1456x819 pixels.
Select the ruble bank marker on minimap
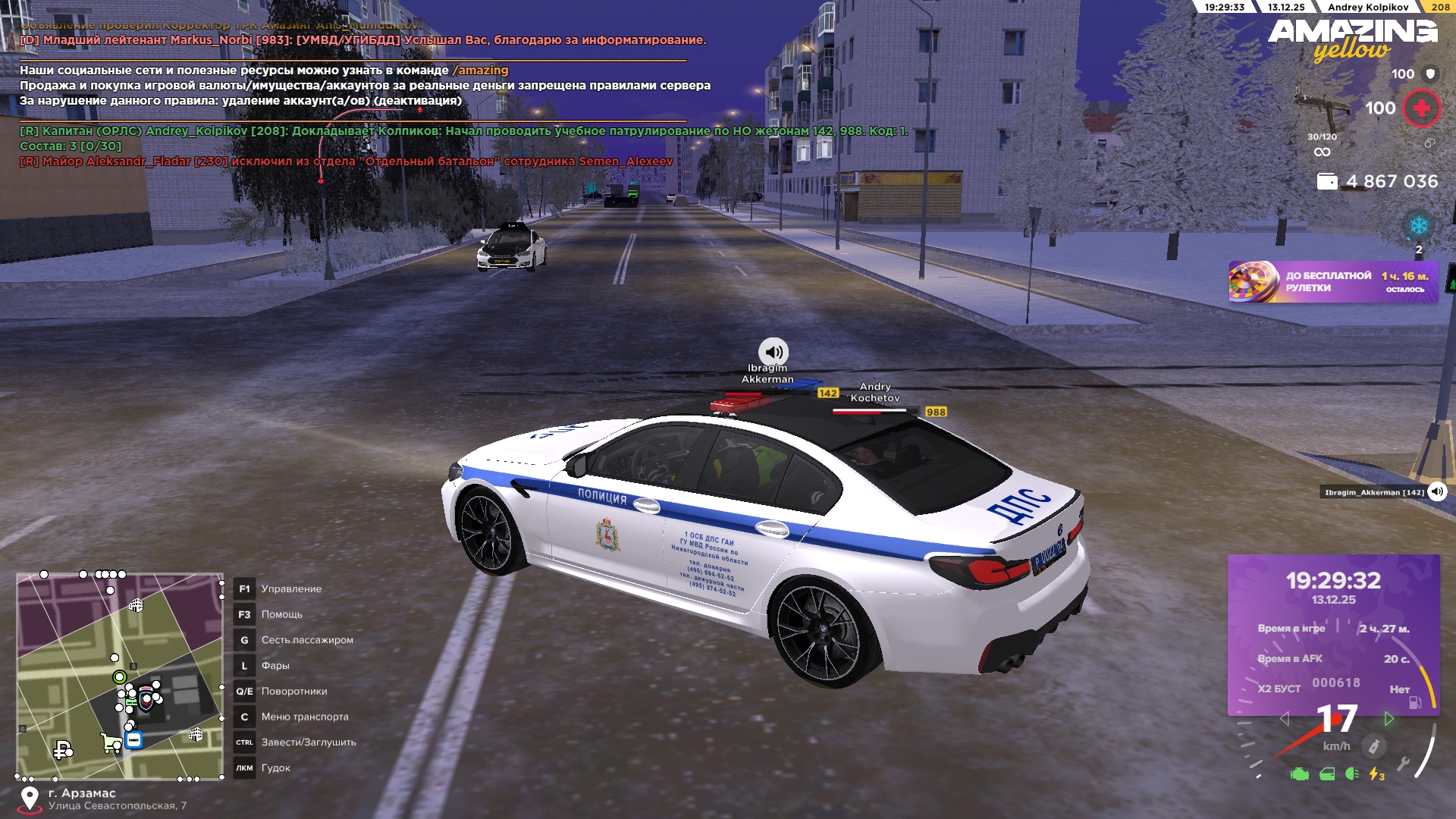(x=62, y=750)
